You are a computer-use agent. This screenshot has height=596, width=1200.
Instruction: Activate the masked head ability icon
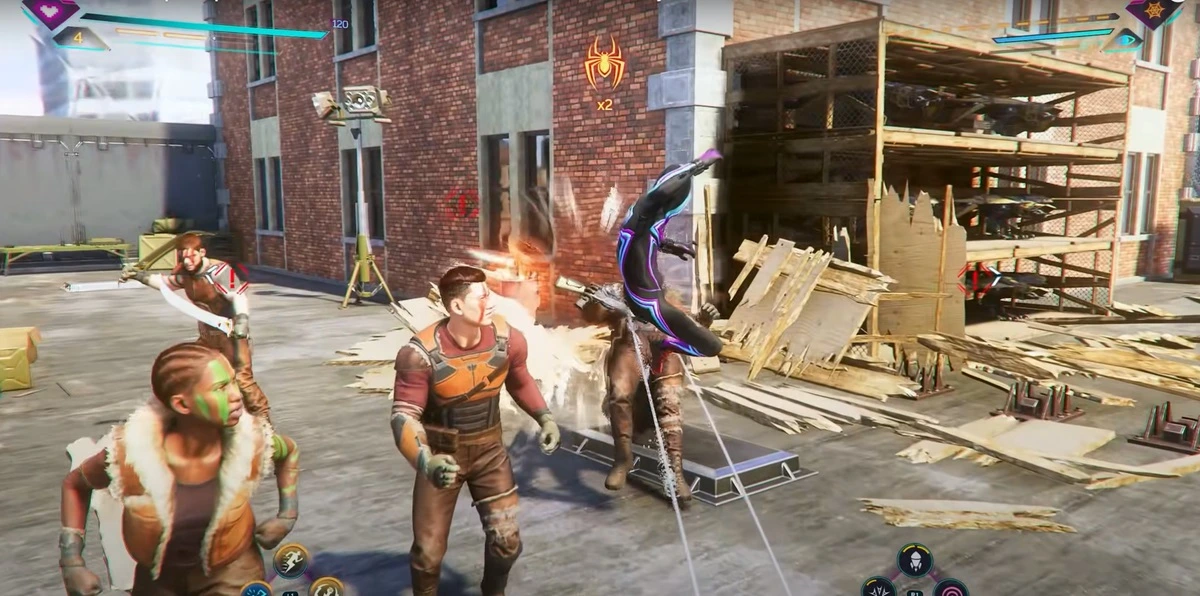[x=914, y=561]
